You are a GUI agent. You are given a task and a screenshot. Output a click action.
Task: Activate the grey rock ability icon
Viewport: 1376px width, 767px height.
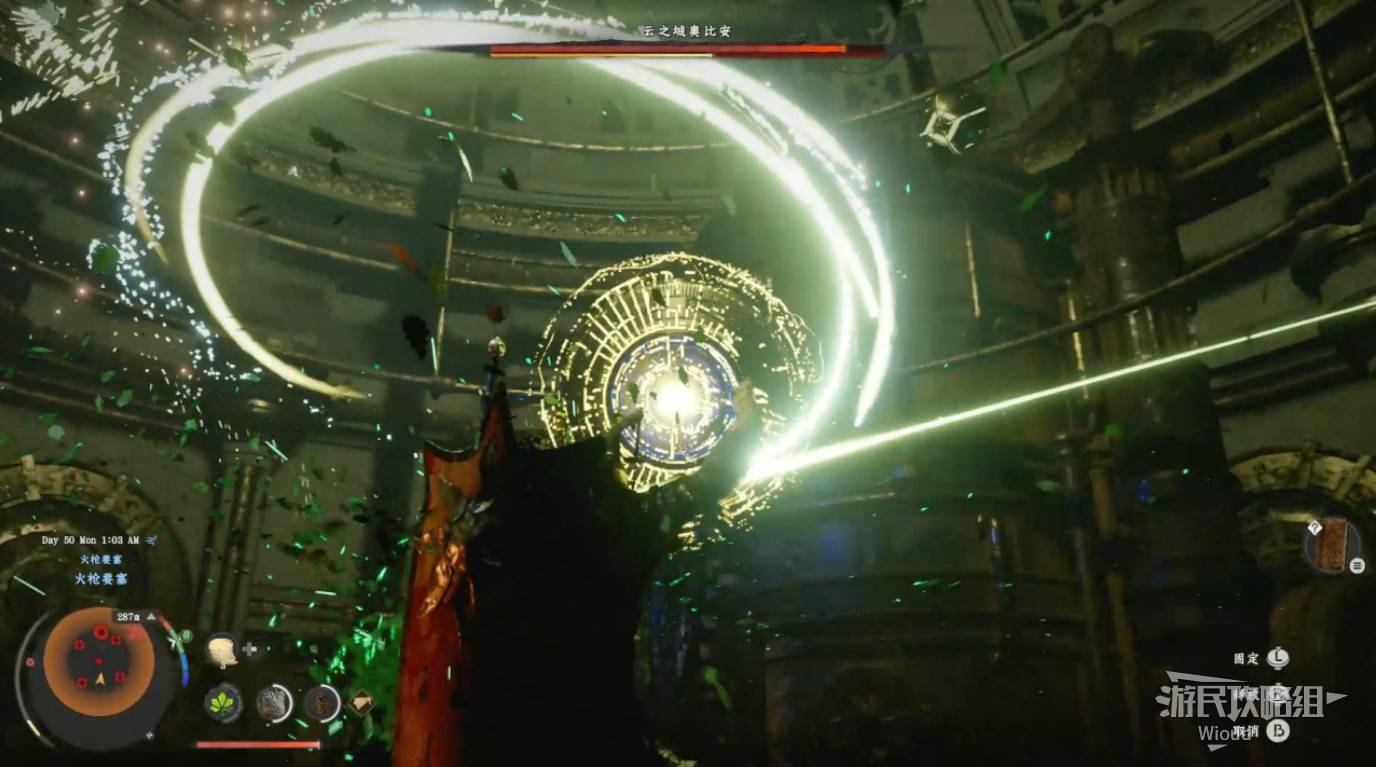272,703
